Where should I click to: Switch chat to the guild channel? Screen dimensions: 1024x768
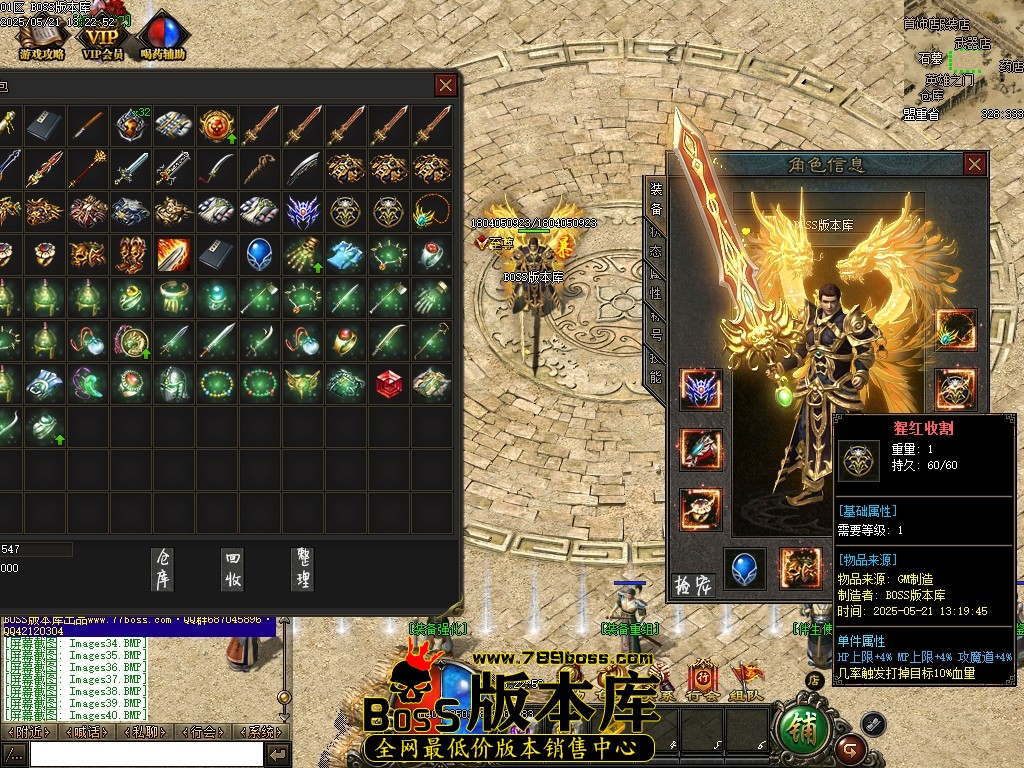(203, 732)
